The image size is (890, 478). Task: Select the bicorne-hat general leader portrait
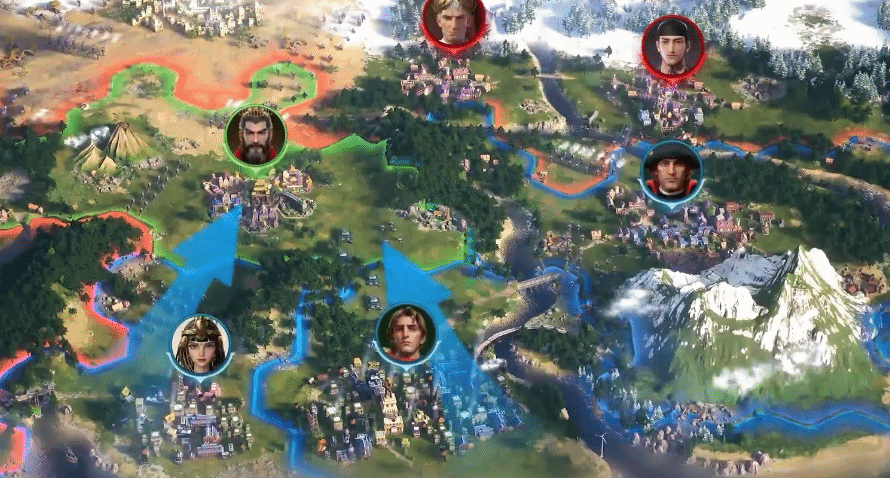click(671, 171)
